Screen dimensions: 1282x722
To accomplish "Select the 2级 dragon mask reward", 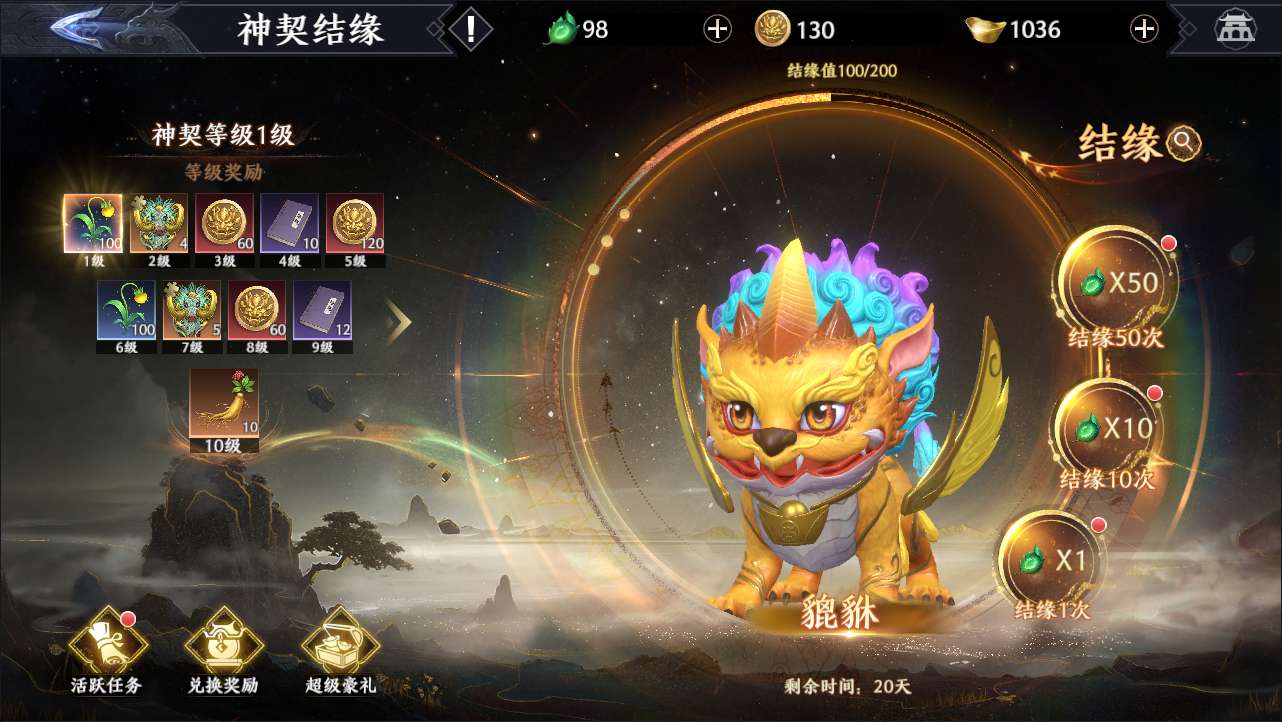I will tap(160, 223).
